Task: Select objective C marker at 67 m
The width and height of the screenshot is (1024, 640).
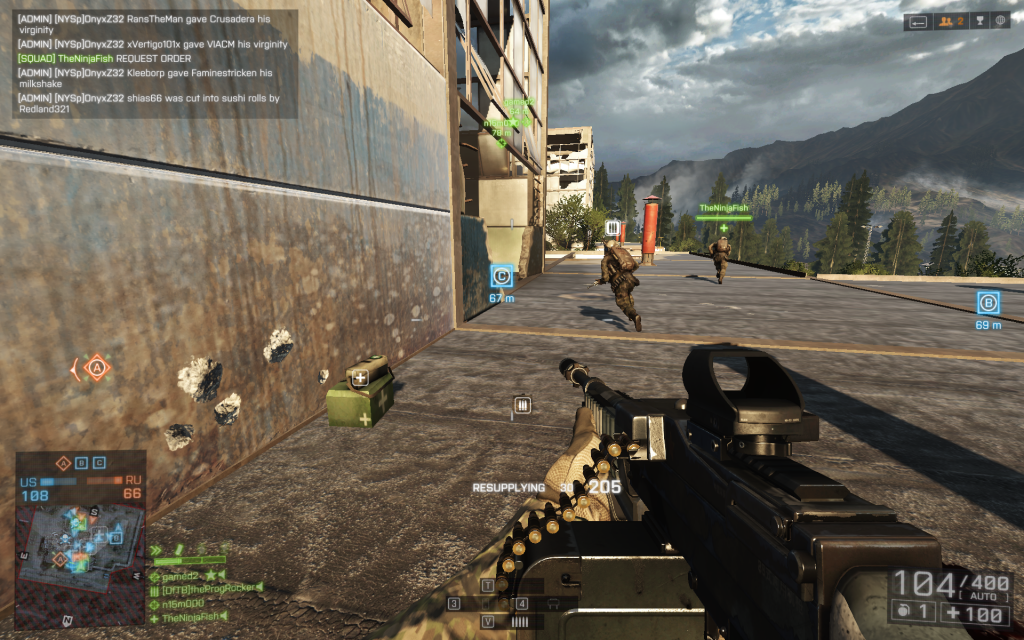Action: 502,276
